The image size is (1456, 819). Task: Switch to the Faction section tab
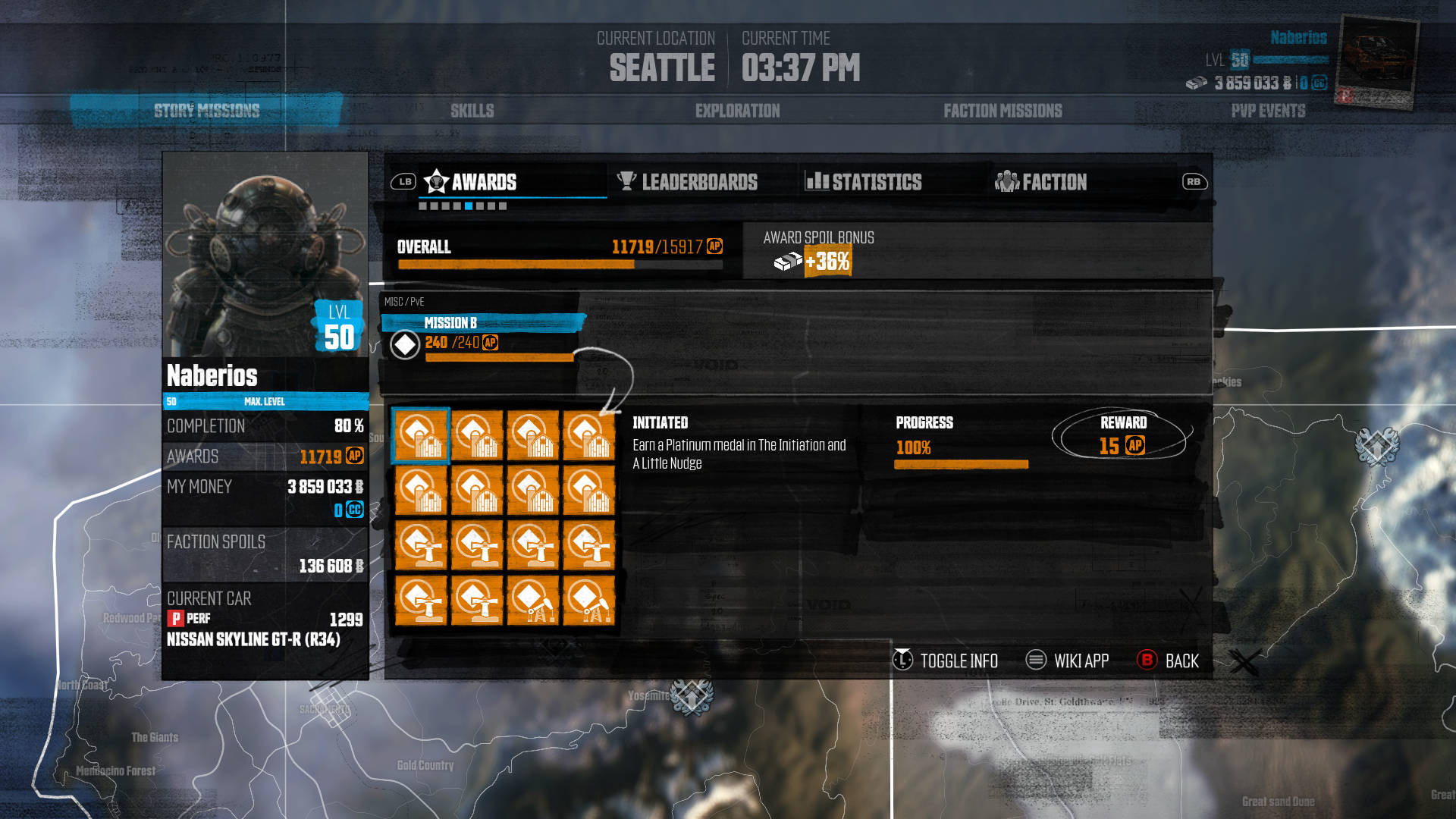1053,182
